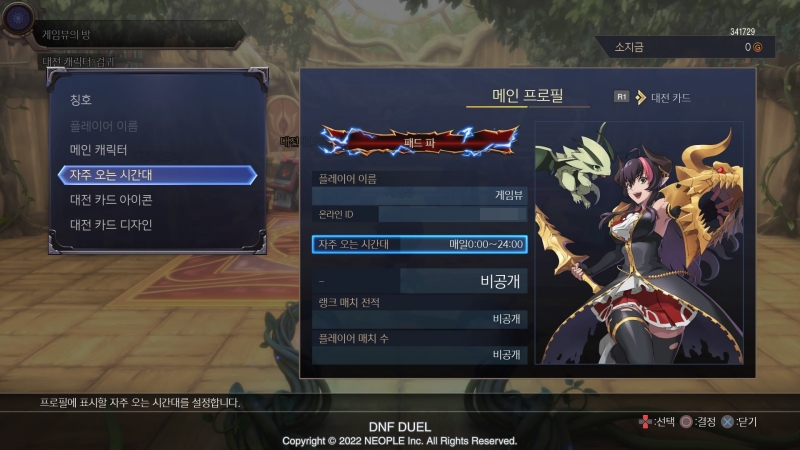Open the 메인 캐릭터 option

[98, 150]
